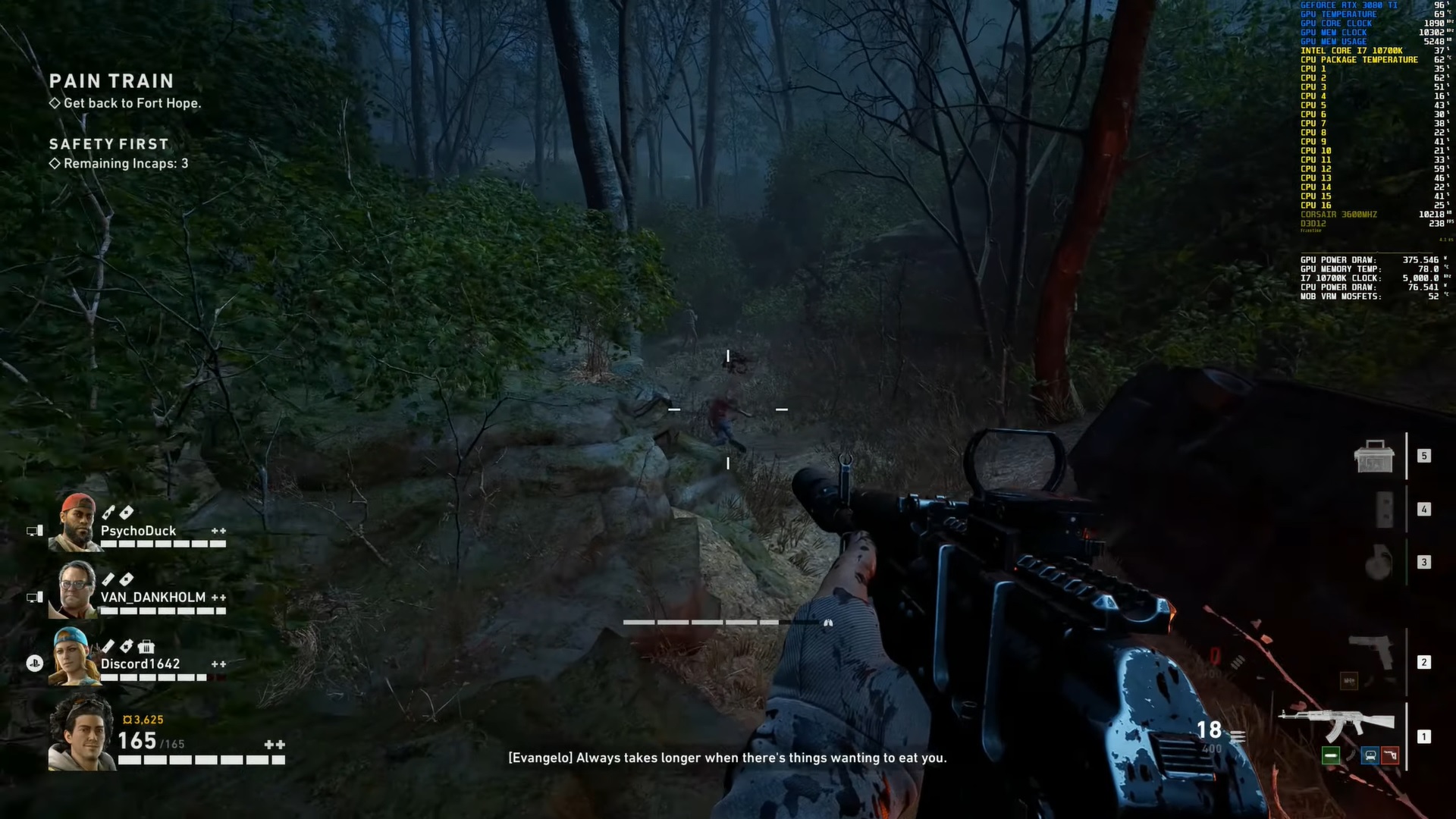The width and height of the screenshot is (1456, 819).
Task: Click Discord1642's teammate portrait
Action: pyautogui.click(x=73, y=657)
